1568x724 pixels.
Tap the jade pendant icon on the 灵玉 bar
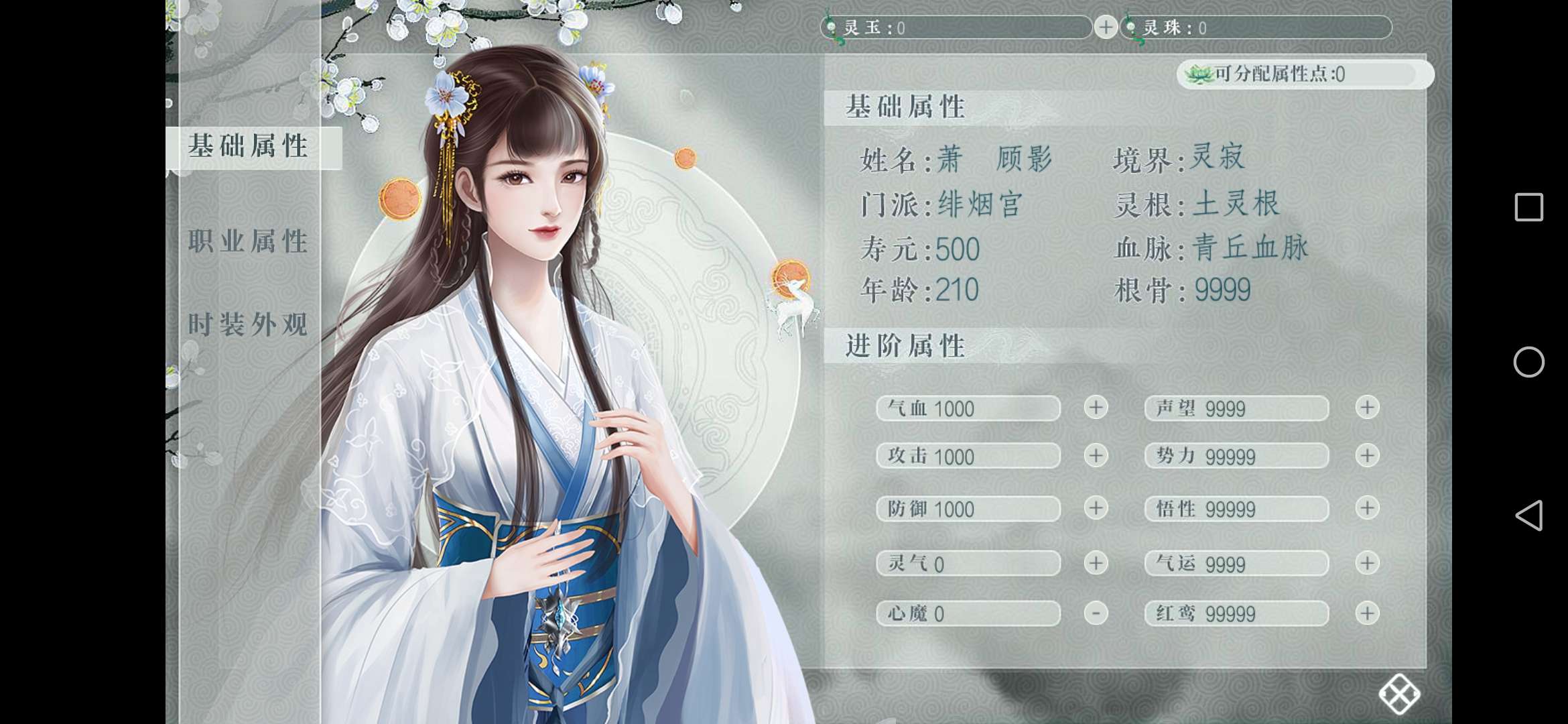pos(831,27)
